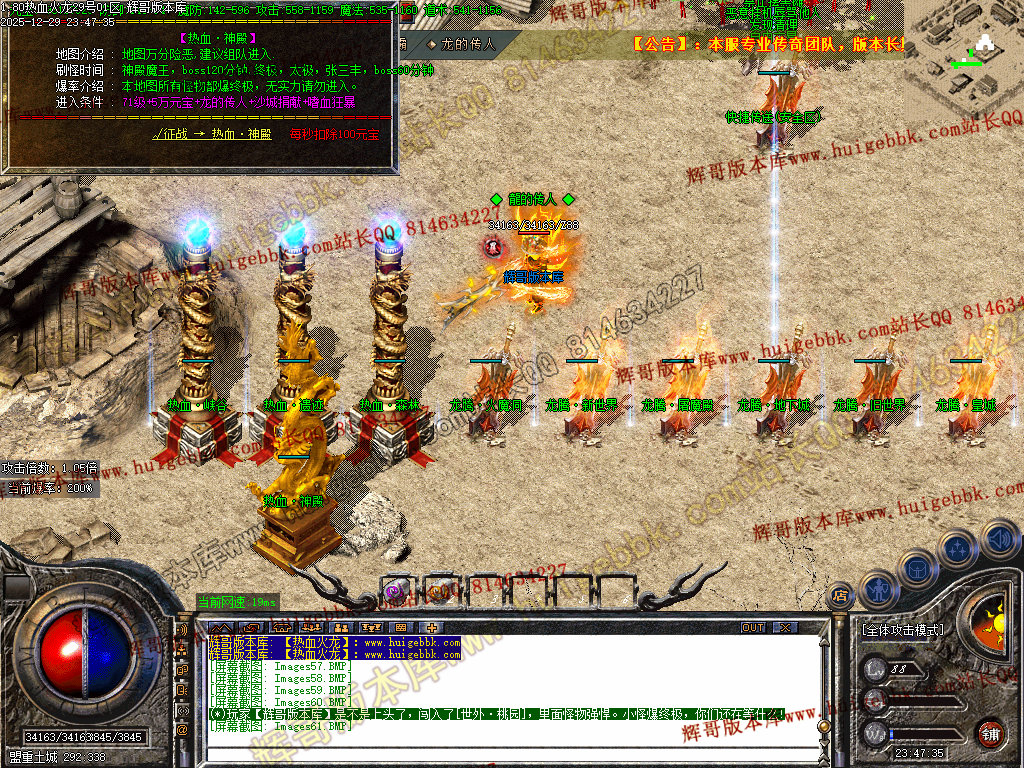The height and width of the screenshot is (768, 1024).
Task: Open the character equipment panel icon
Action: 879,590
